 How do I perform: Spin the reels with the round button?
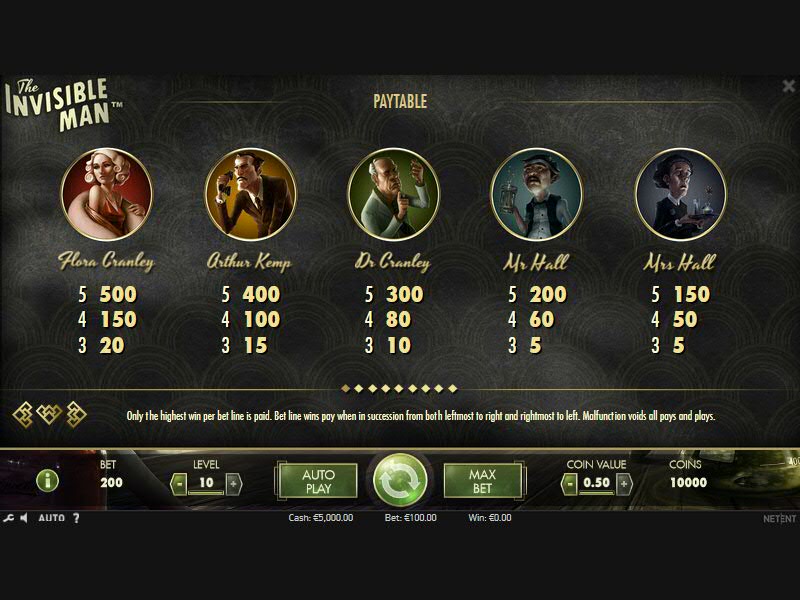click(400, 481)
